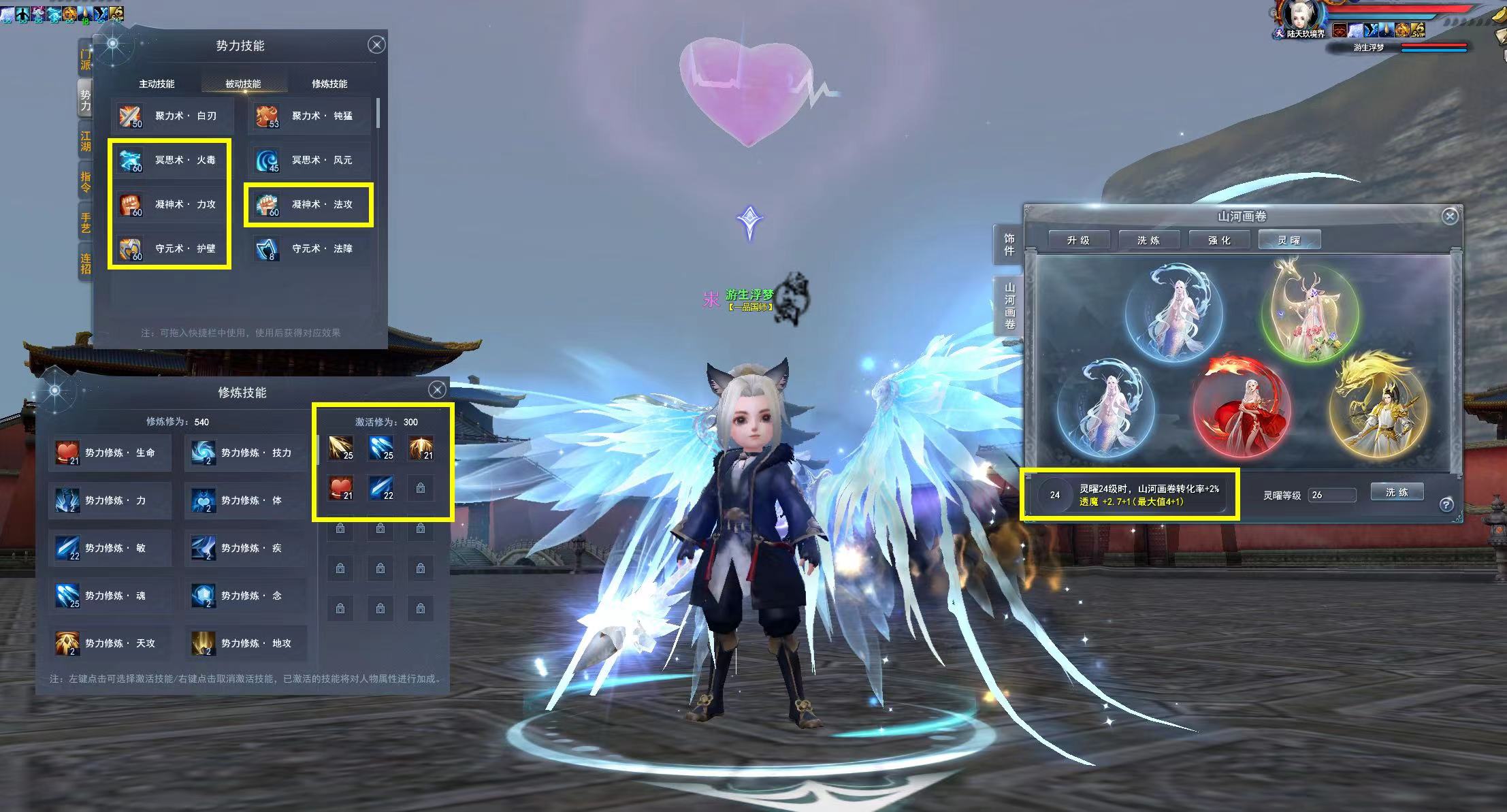
Task: Select 势力修炼·生命 training skill
Action: tap(110, 453)
